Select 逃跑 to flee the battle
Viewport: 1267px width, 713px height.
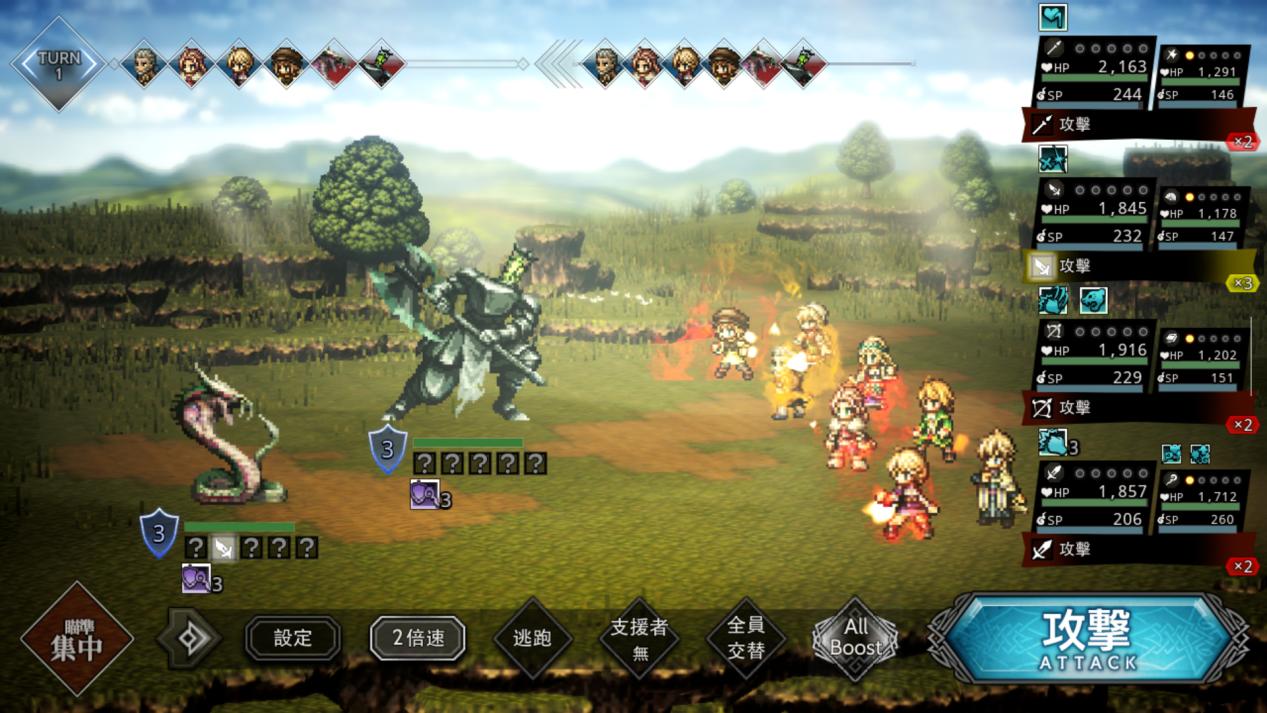[533, 638]
